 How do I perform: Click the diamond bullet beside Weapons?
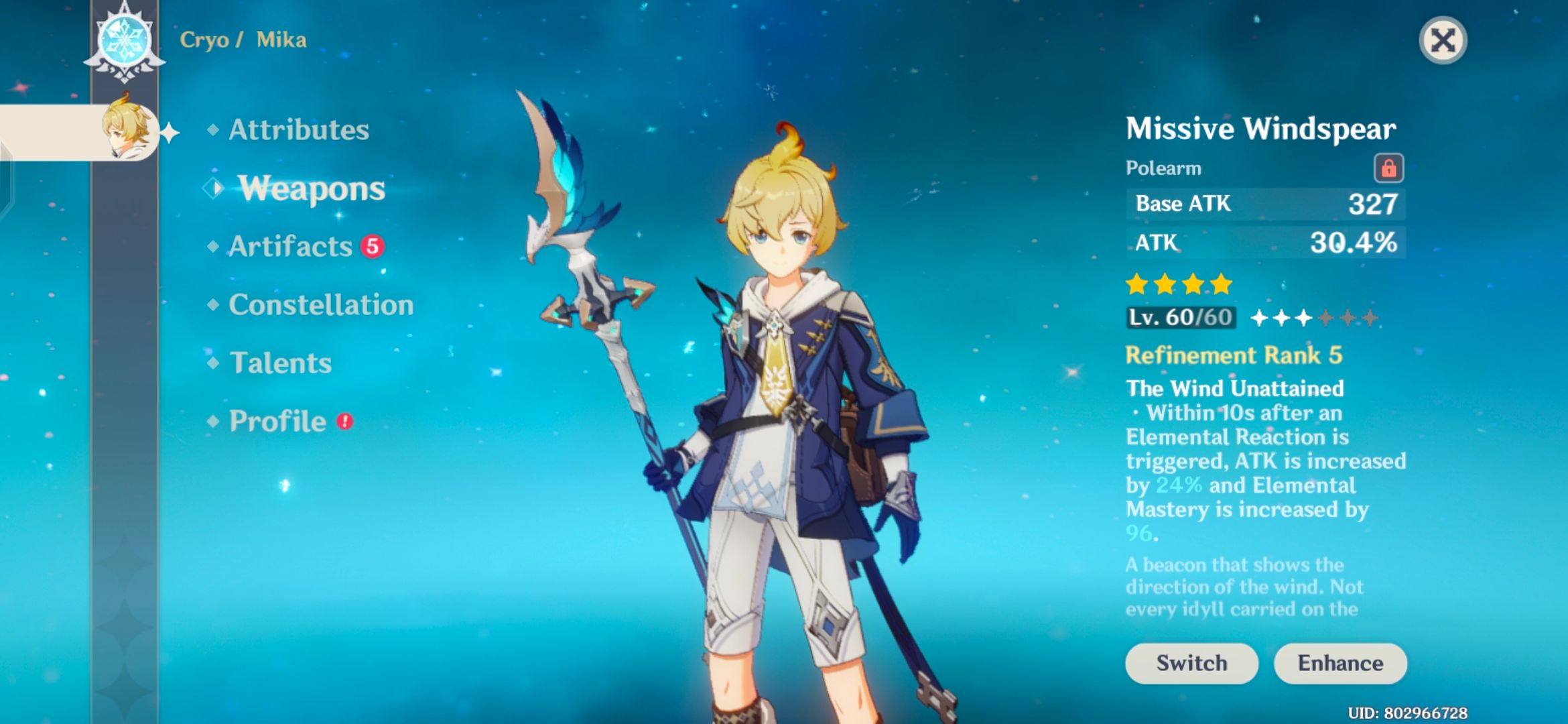click(x=212, y=189)
